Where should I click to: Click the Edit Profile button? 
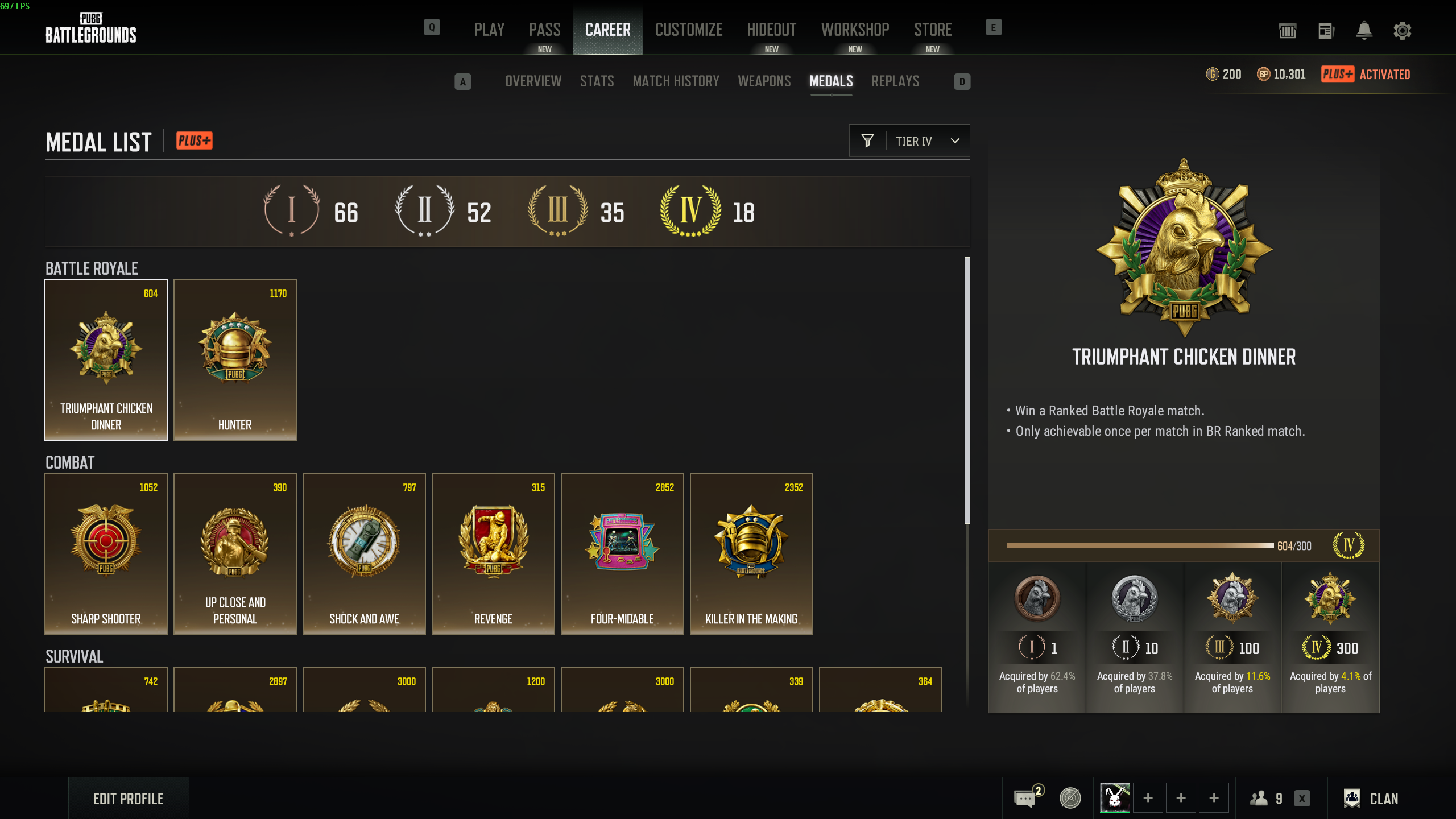[129, 799]
